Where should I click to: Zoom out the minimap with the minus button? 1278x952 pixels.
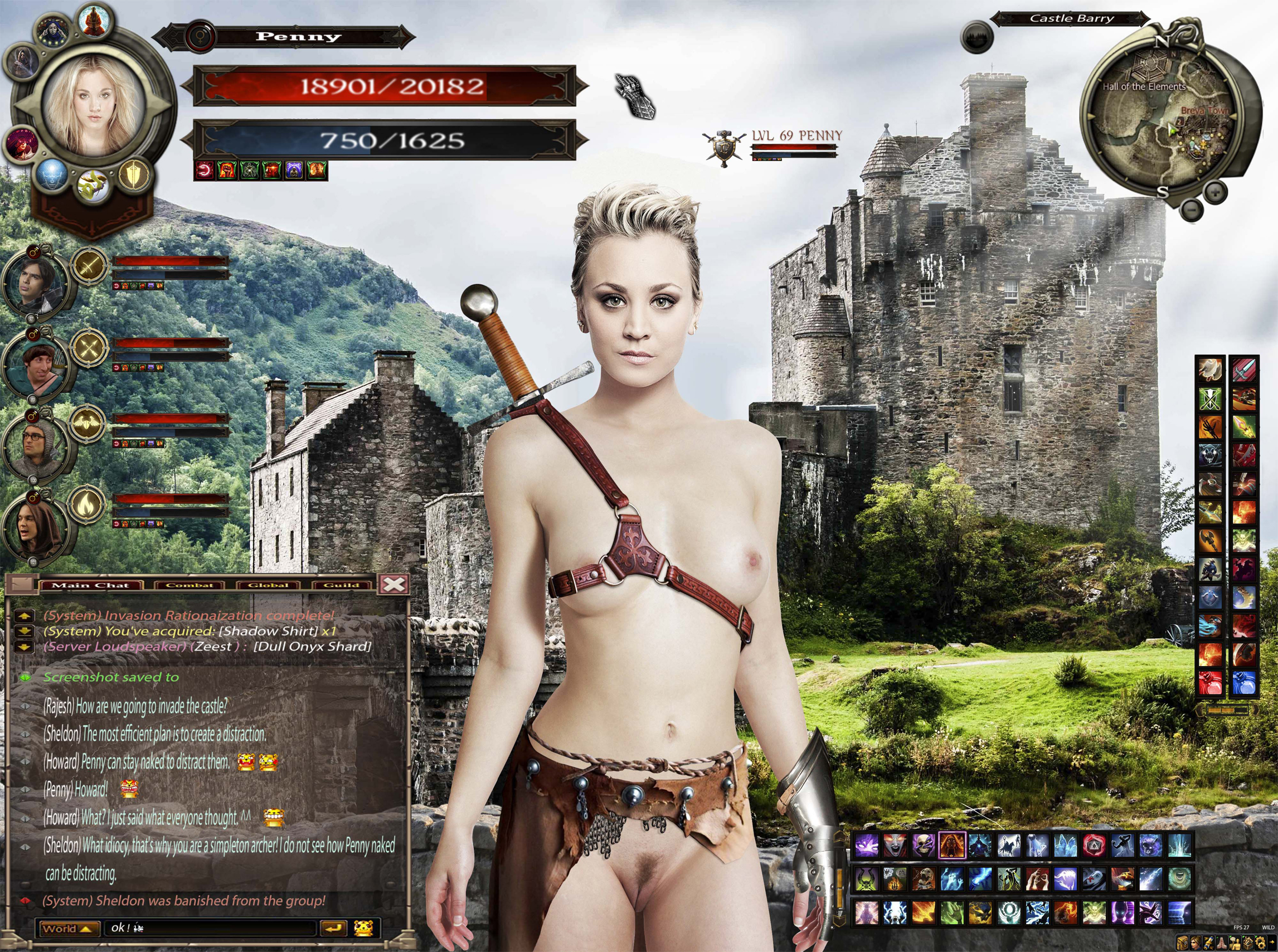point(1190,207)
